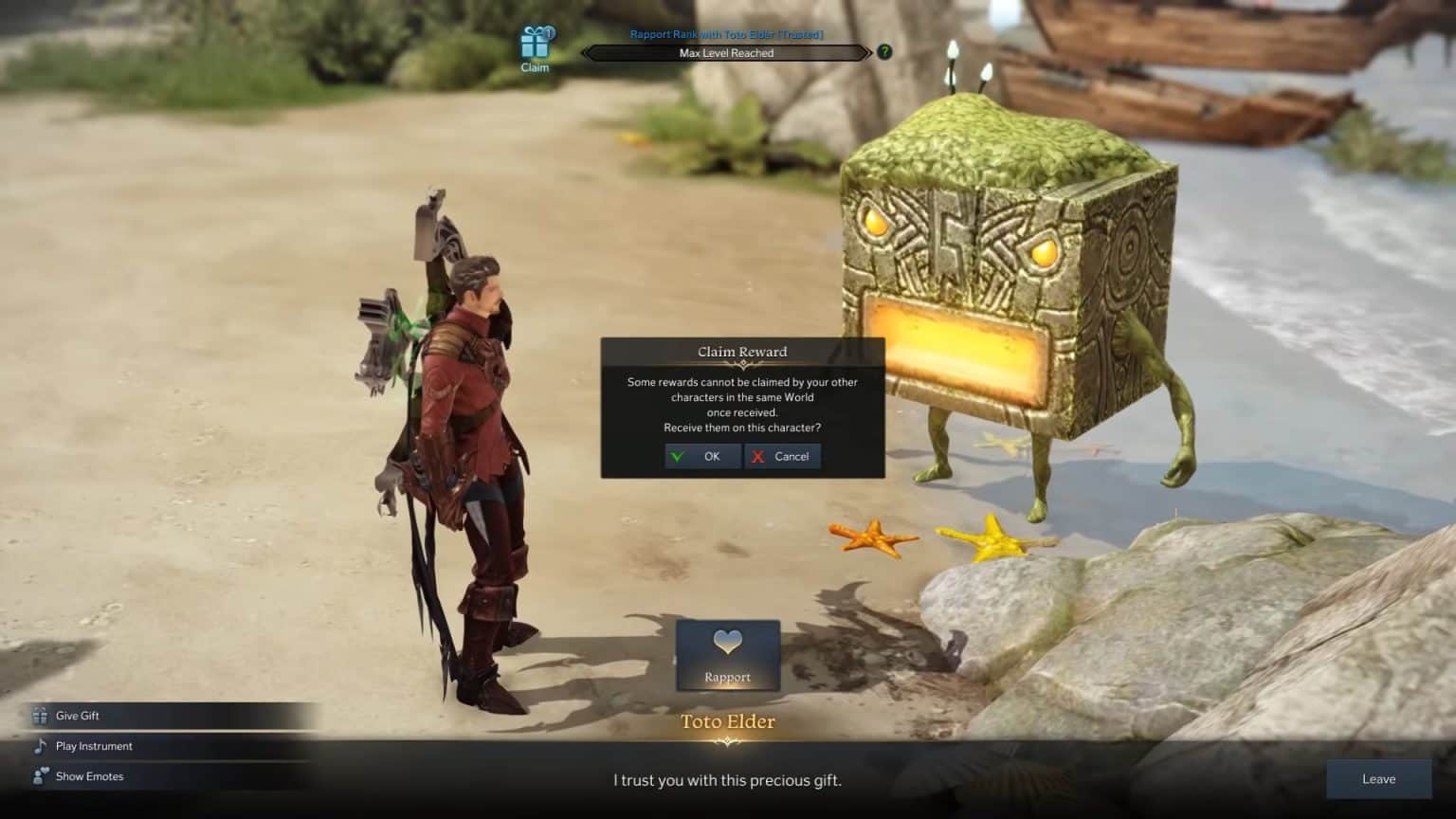Screen dimensions: 1456x819
Task: Confirm reward claim with OK
Action: [703, 456]
